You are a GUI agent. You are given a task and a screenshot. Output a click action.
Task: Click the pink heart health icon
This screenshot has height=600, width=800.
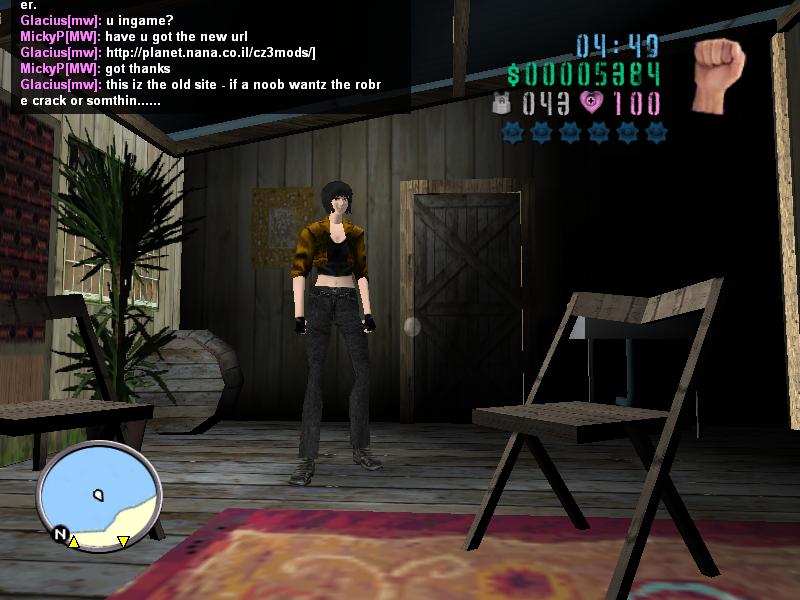coord(591,102)
